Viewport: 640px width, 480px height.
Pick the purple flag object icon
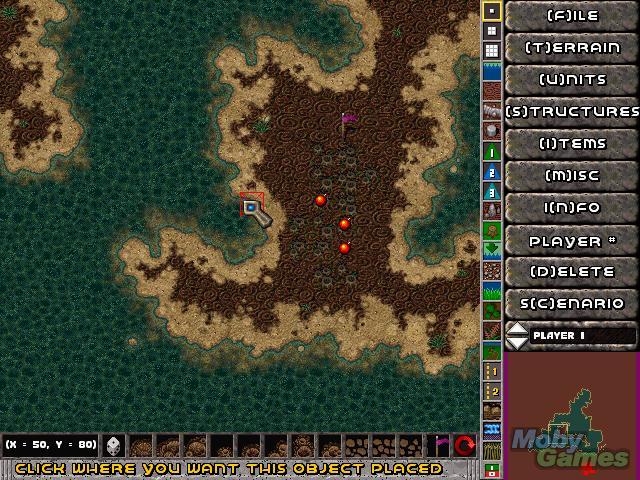439,446
